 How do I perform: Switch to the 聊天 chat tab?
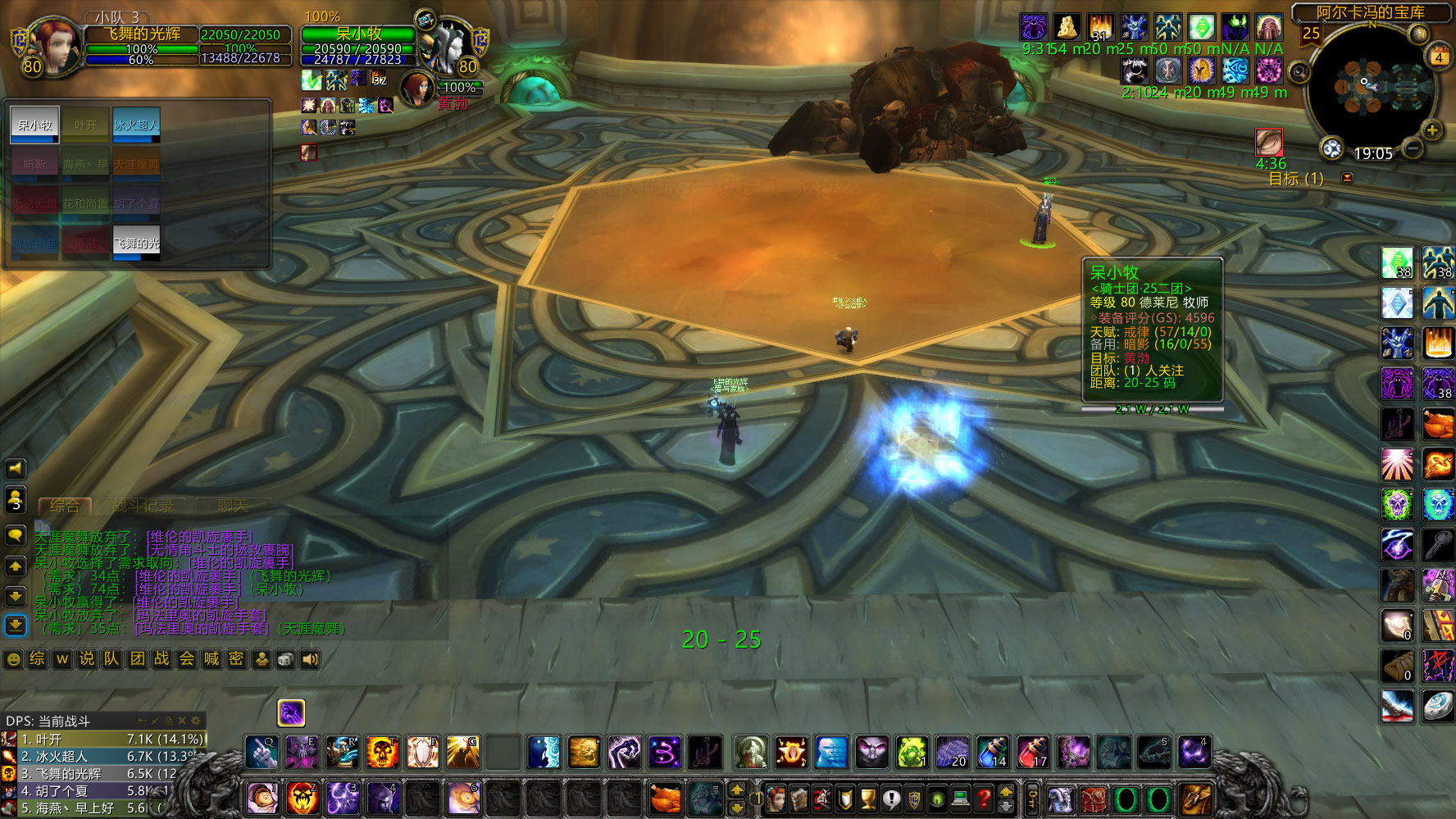[x=234, y=506]
